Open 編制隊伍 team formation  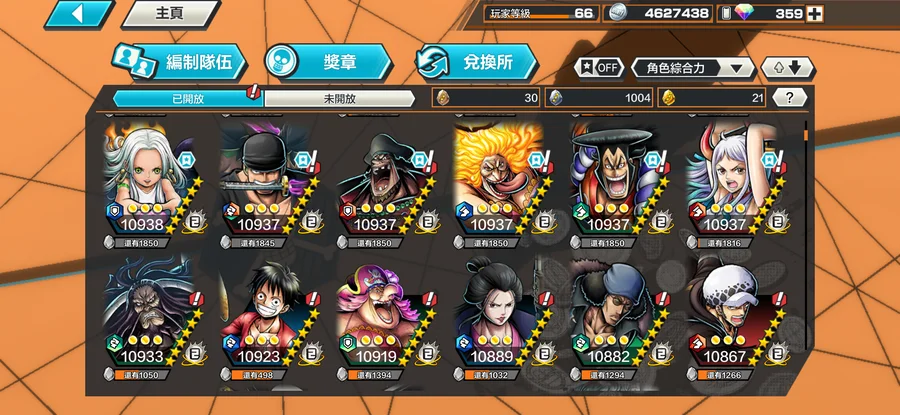click(179, 62)
